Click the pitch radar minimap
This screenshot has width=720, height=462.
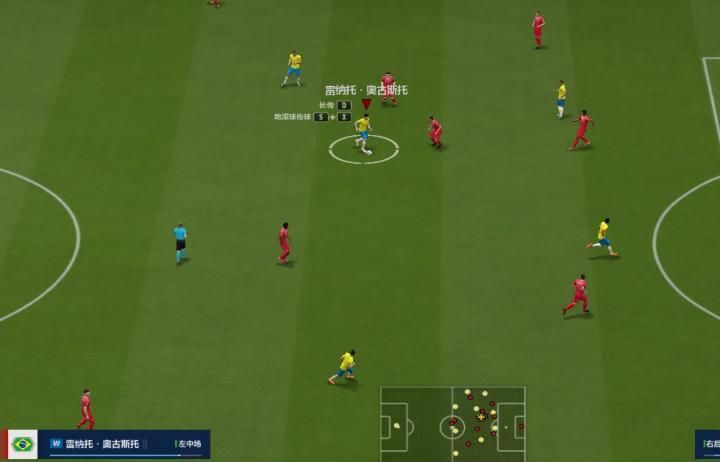(453, 424)
